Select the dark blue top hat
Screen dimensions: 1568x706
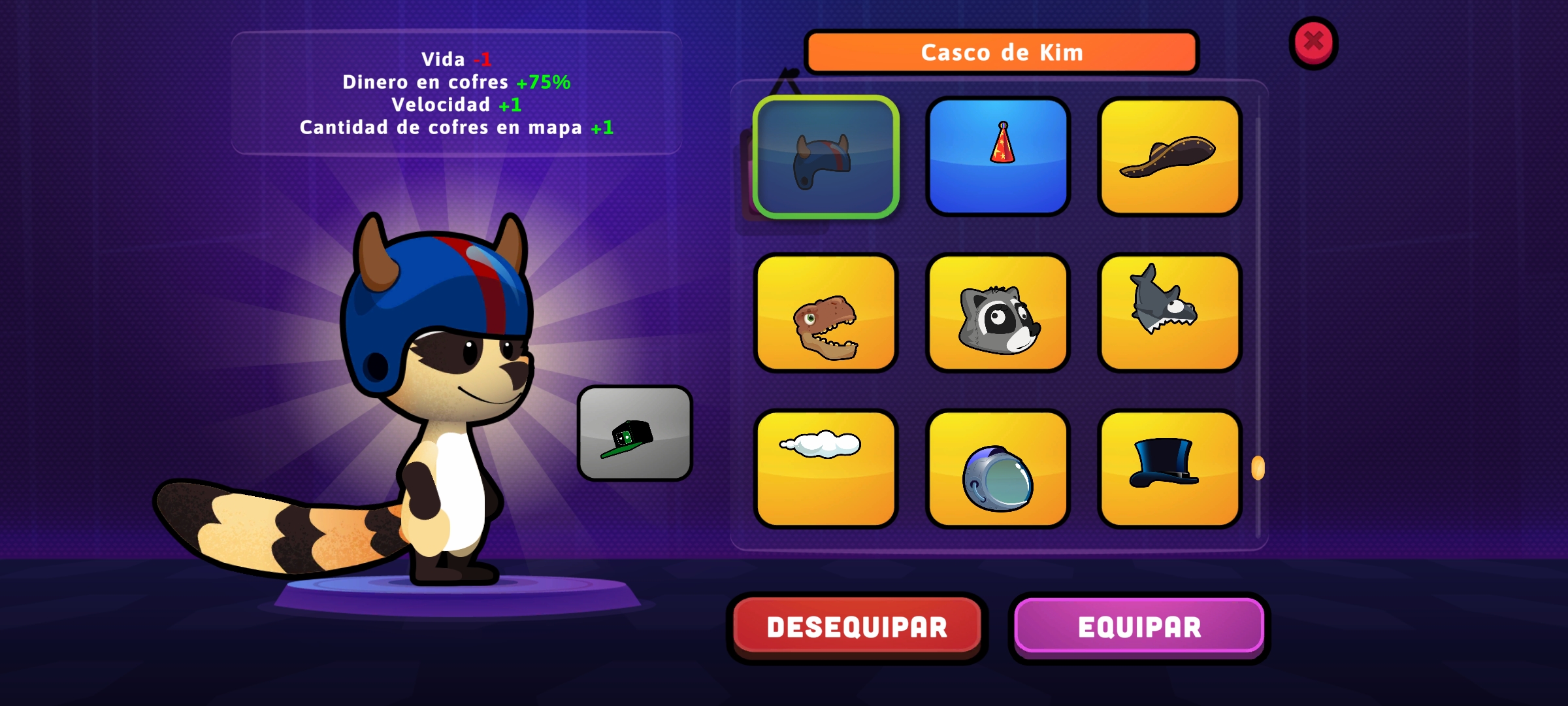1169,469
